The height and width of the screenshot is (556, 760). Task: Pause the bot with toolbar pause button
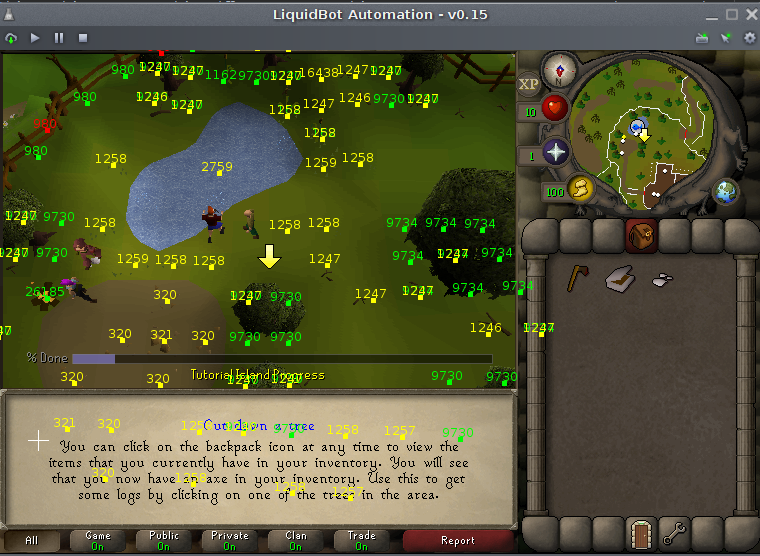[59, 38]
